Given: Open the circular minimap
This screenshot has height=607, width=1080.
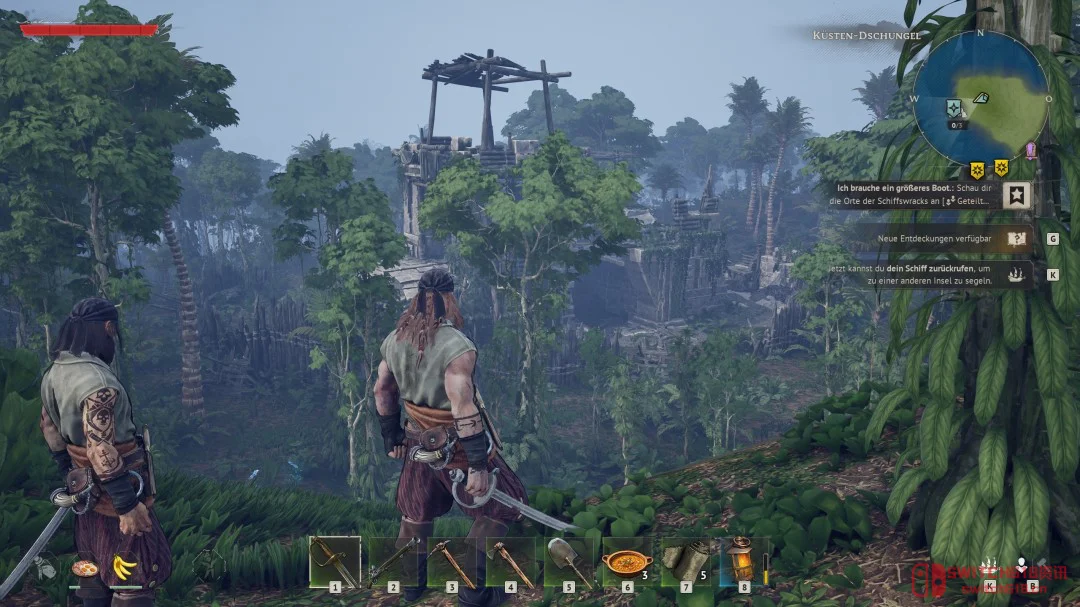Looking at the screenshot, I should [x=980, y=98].
